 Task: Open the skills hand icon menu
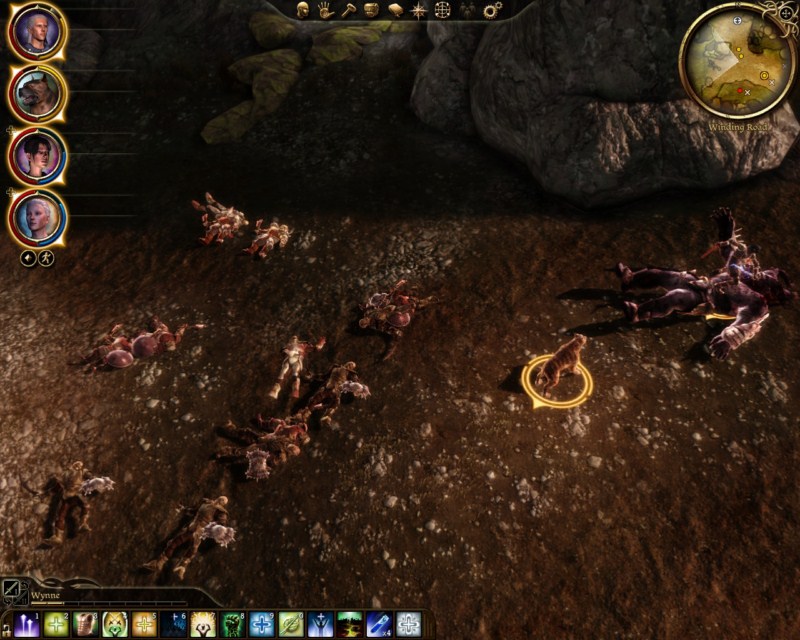tap(325, 10)
